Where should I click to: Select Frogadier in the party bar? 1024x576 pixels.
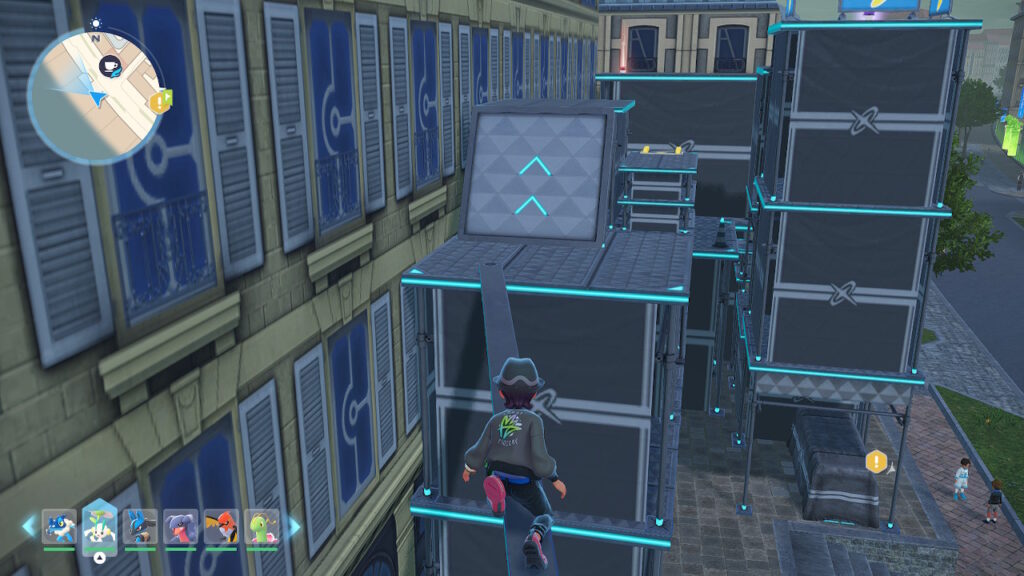pos(59,526)
